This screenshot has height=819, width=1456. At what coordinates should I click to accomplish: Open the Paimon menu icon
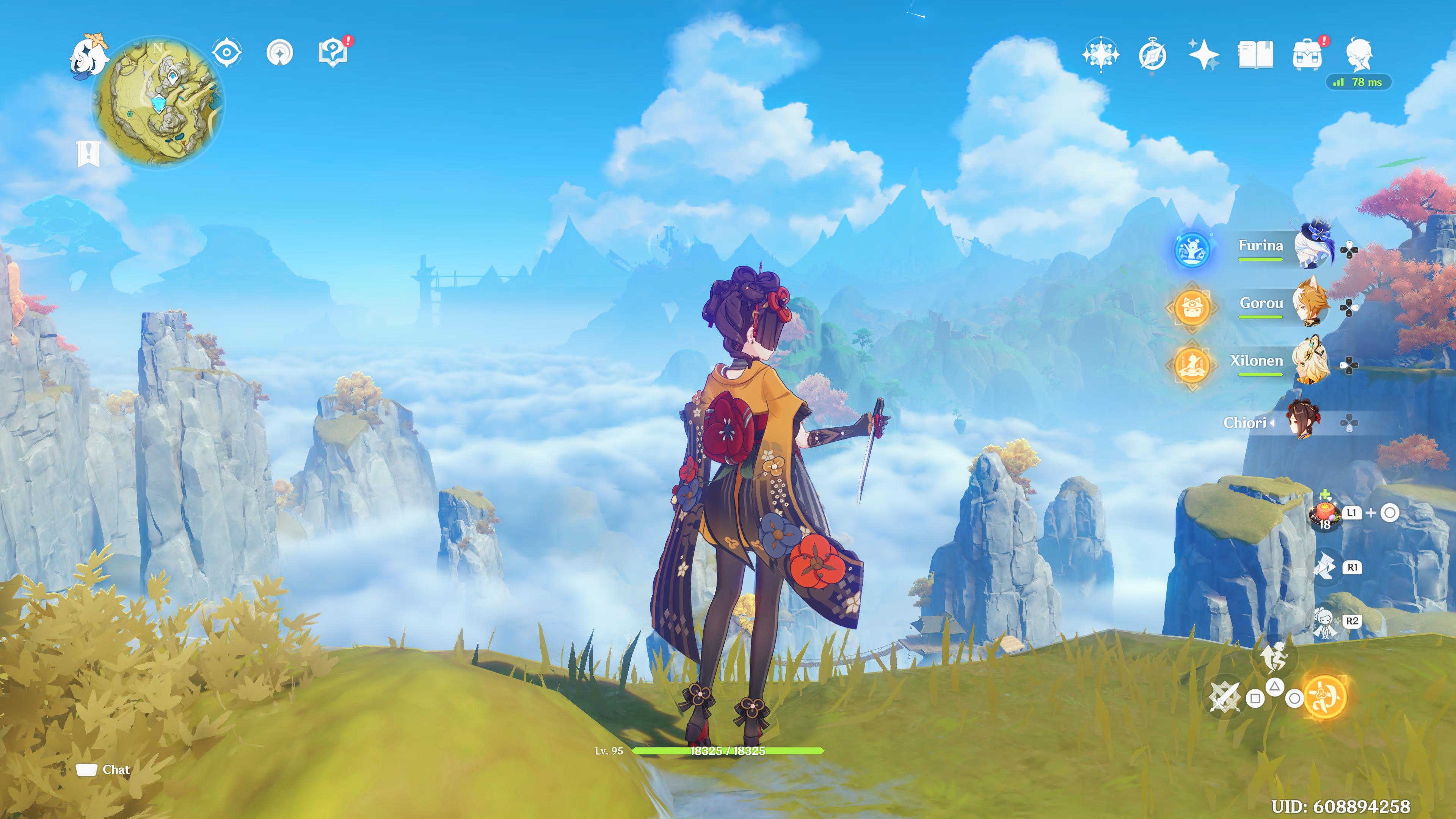point(88,55)
